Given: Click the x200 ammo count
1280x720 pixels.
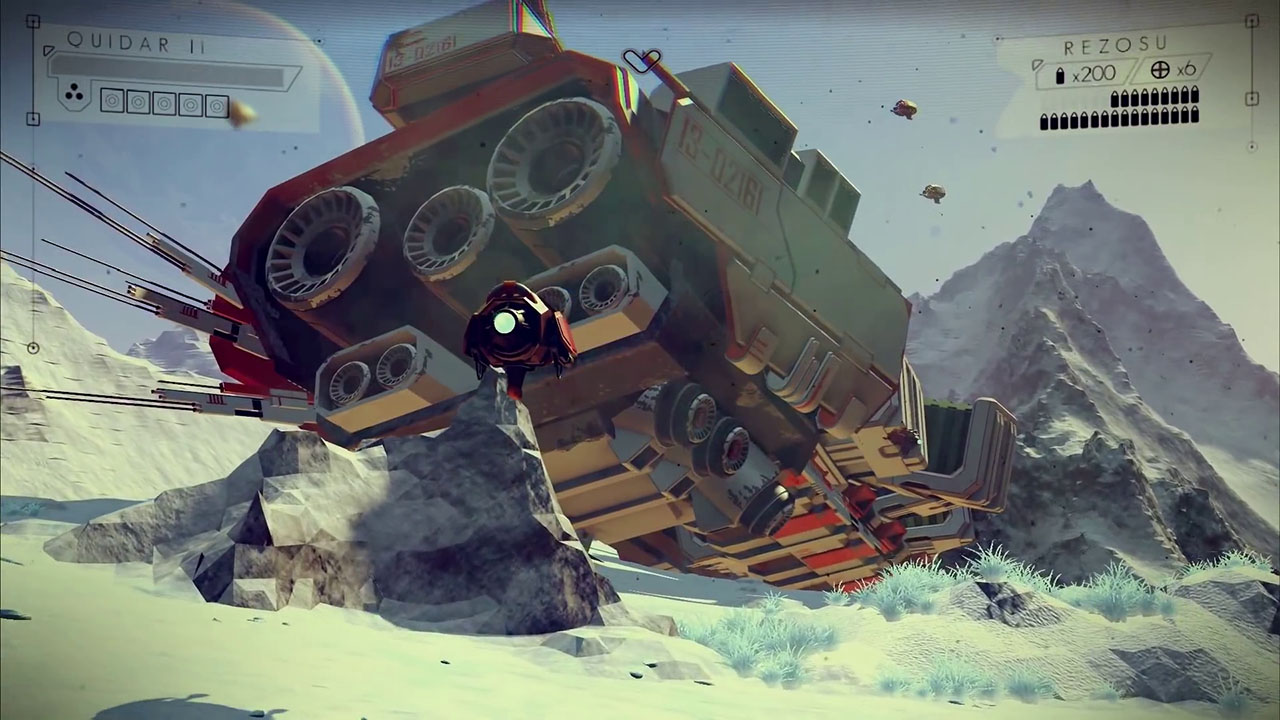Looking at the screenshot, I should pos(1091,73).
